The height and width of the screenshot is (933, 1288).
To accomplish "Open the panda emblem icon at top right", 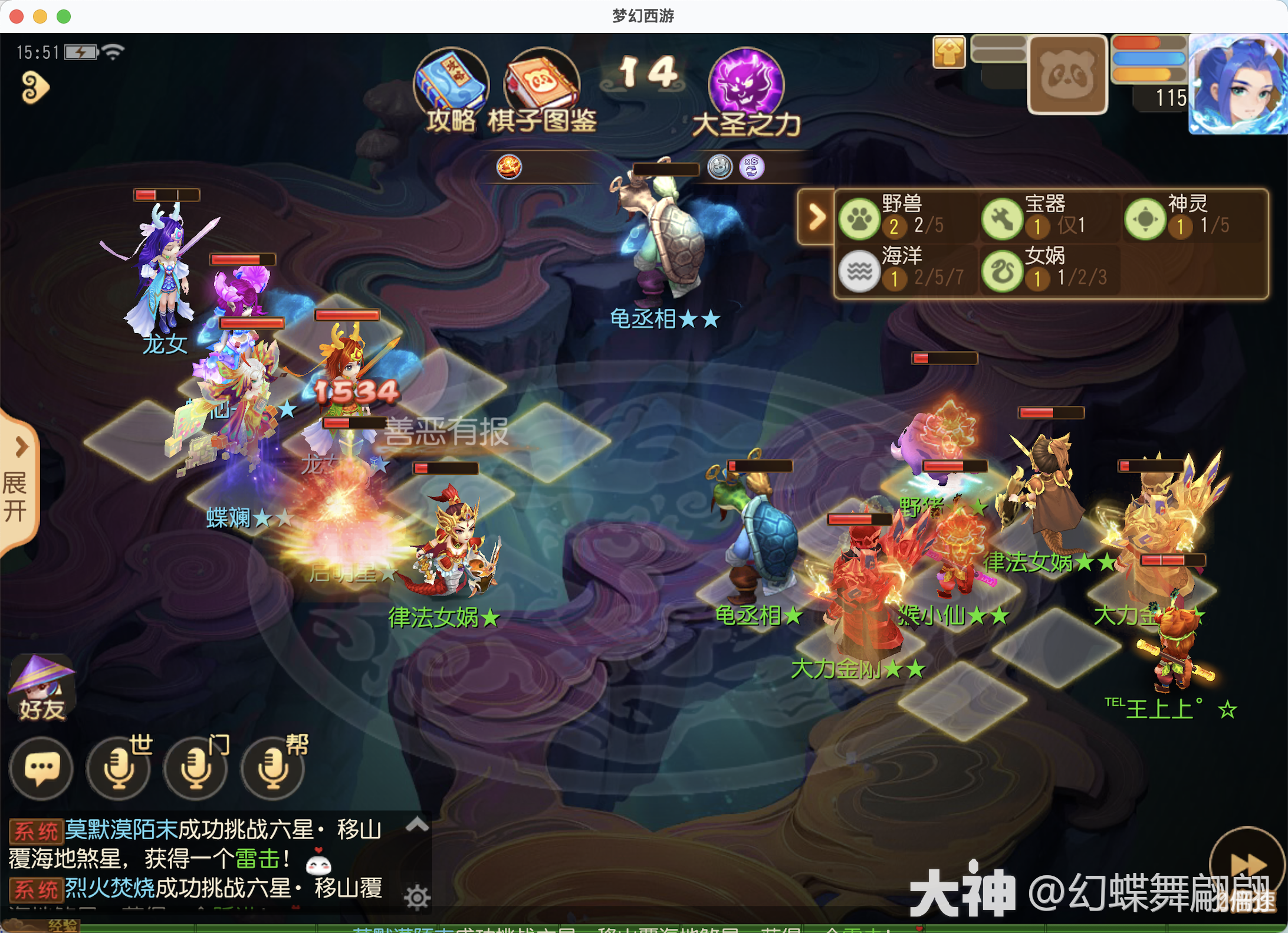I will coord(1067,74).
